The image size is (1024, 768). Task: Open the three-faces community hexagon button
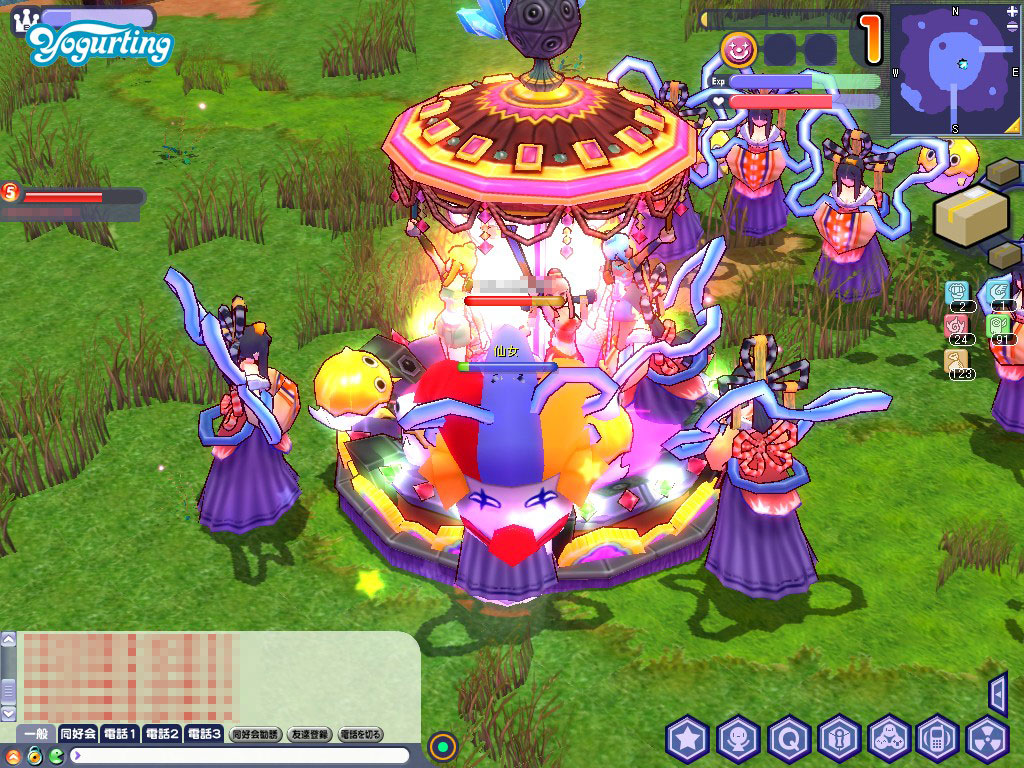coord(889,739)
